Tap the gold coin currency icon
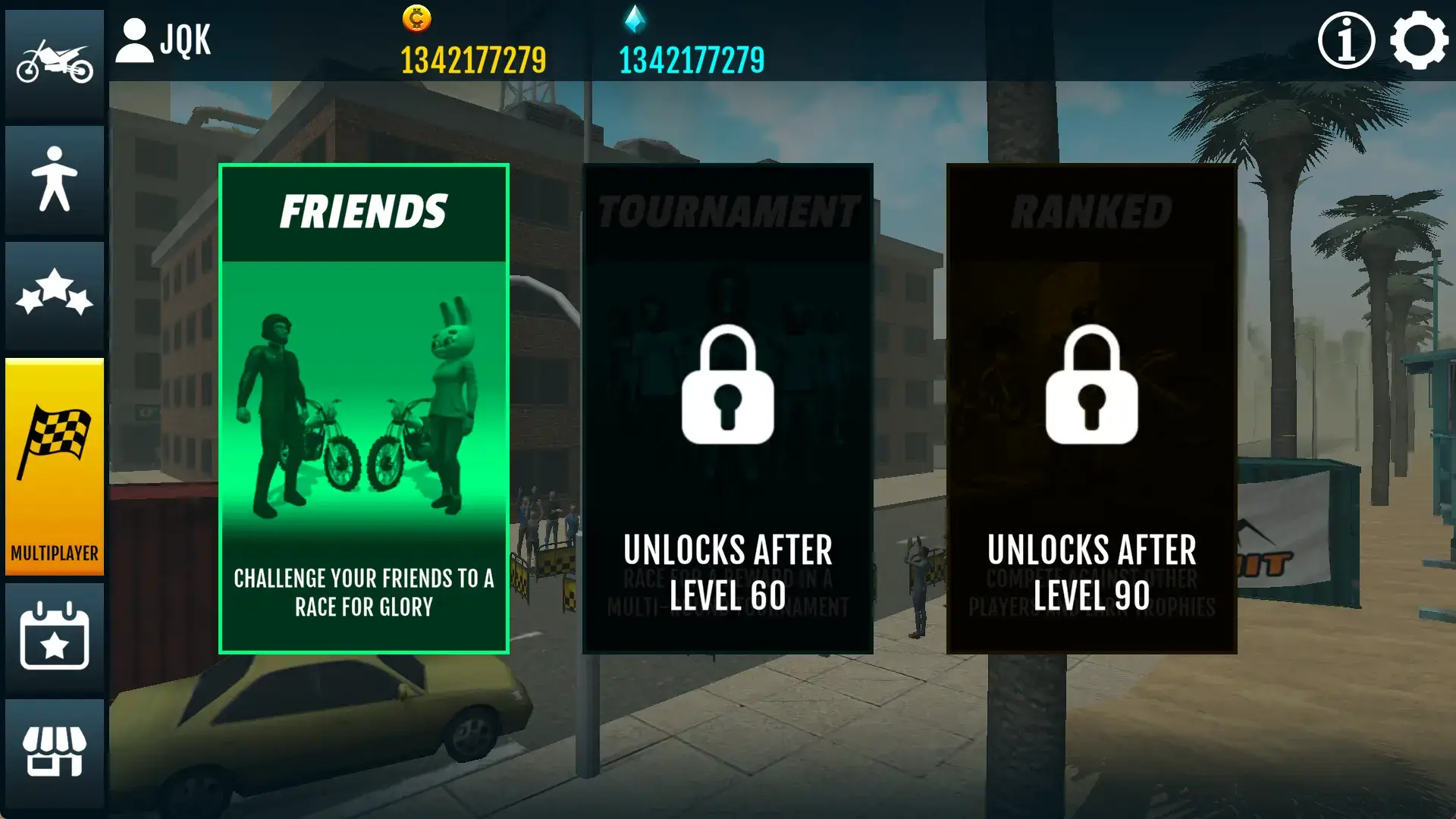 pos(417,18)
